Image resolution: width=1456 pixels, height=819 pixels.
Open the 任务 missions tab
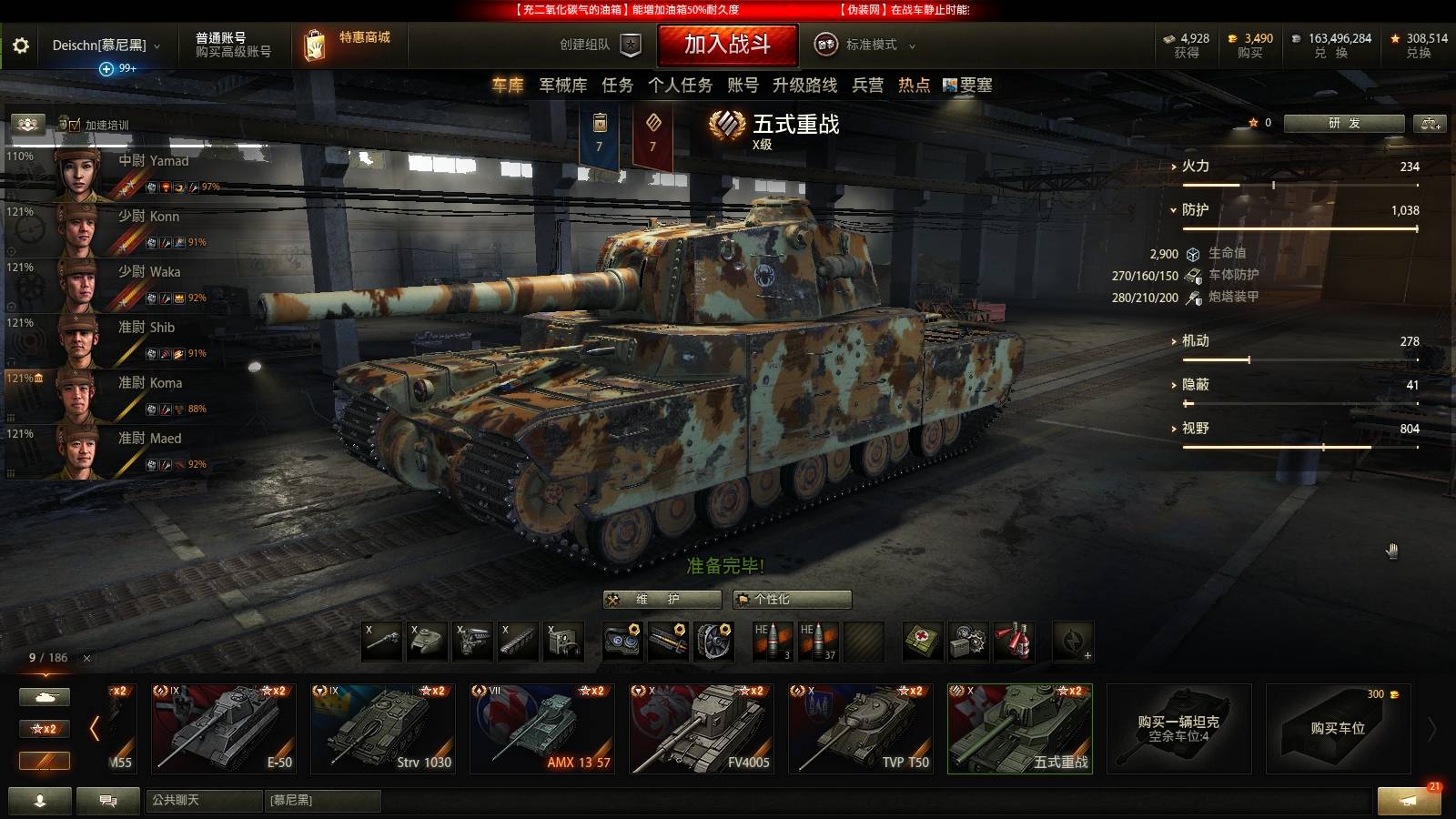pos(616,86)
